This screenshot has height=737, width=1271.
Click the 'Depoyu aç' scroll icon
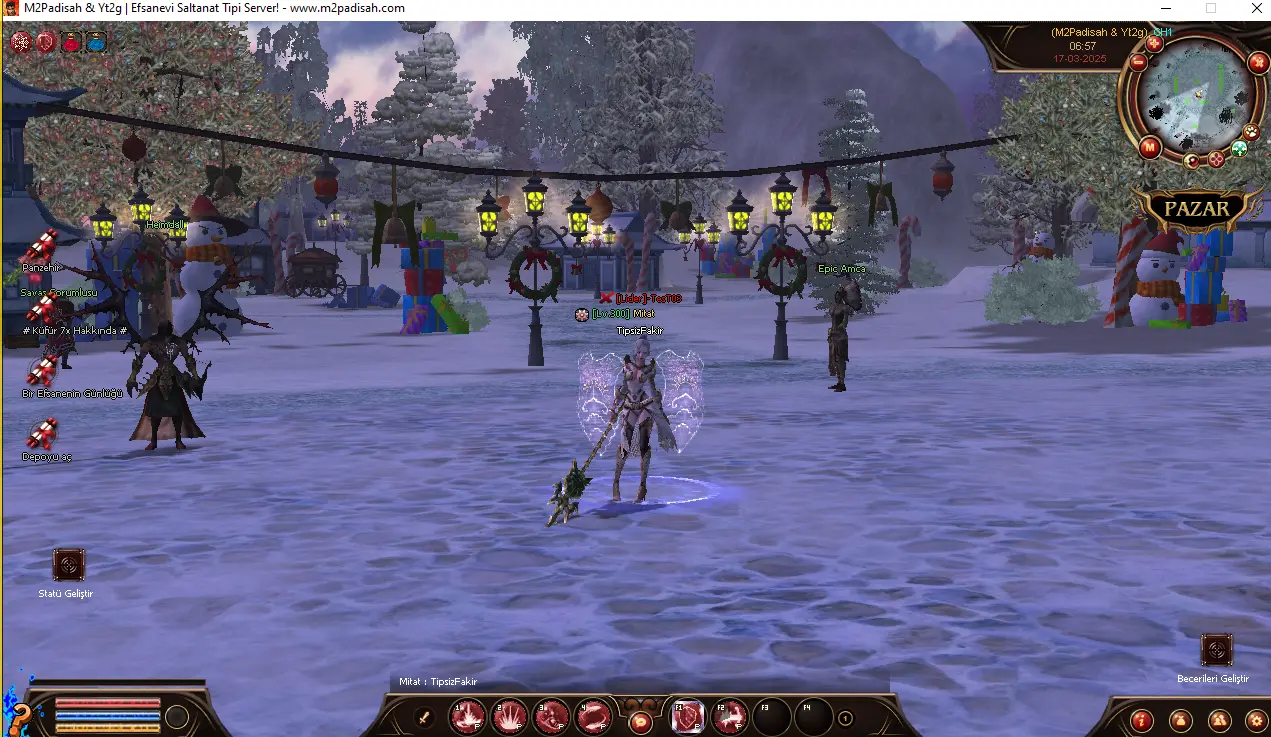click(42, 434)
